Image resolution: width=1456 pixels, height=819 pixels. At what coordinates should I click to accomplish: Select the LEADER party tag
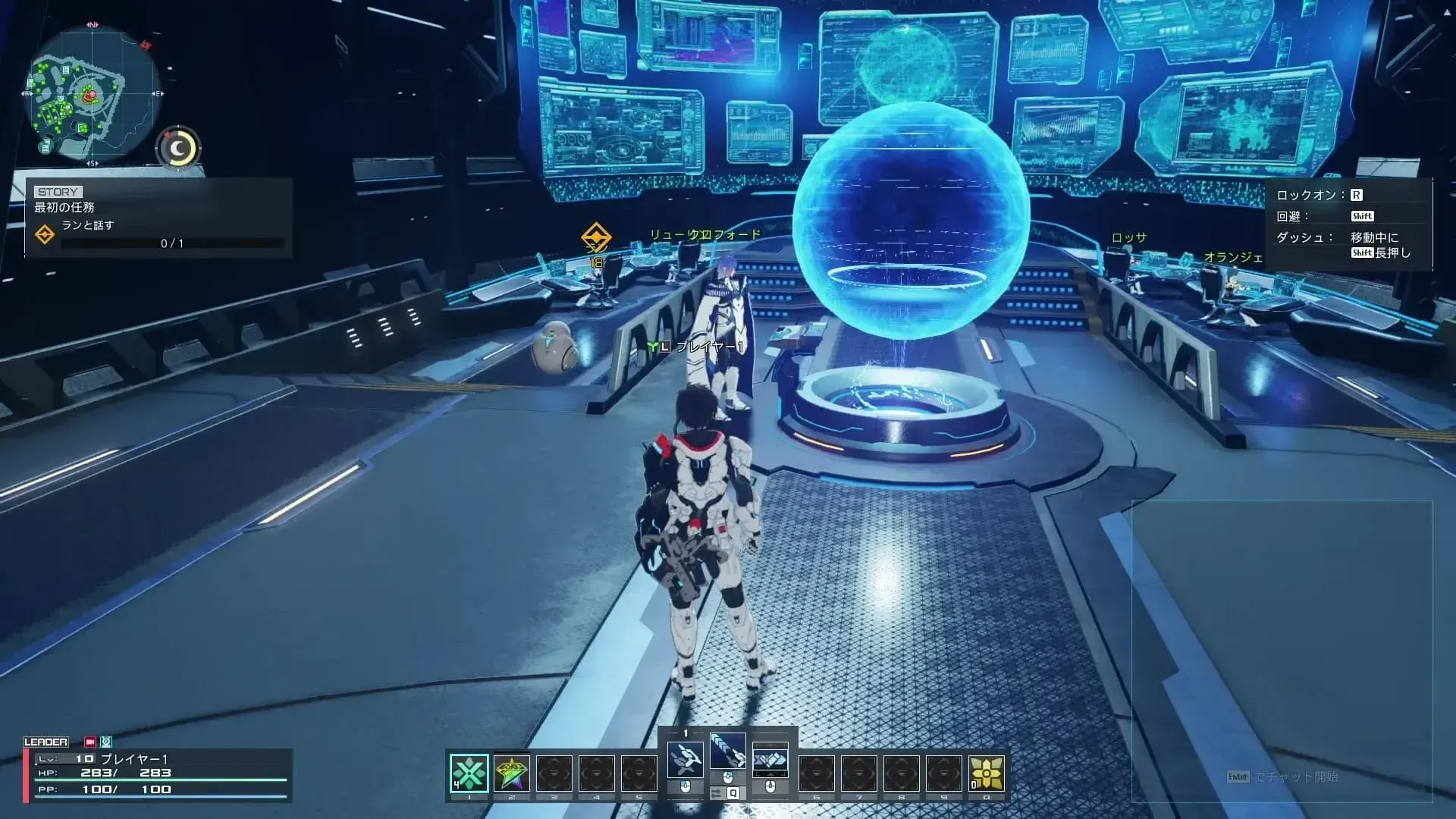(x=45, y=742)
